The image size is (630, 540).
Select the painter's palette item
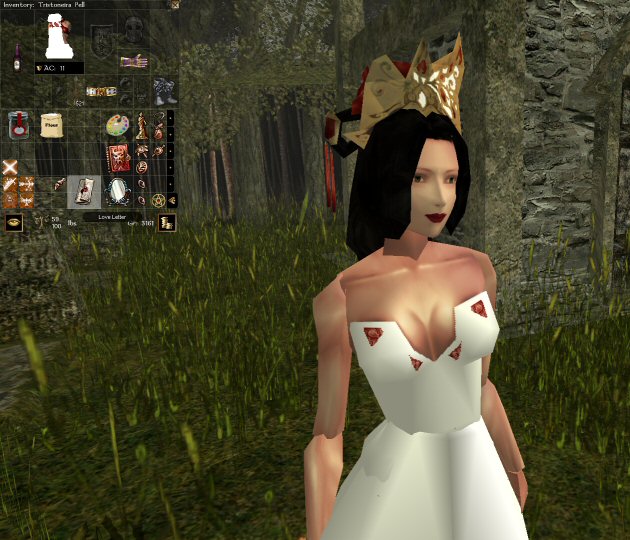click(117, 125)
